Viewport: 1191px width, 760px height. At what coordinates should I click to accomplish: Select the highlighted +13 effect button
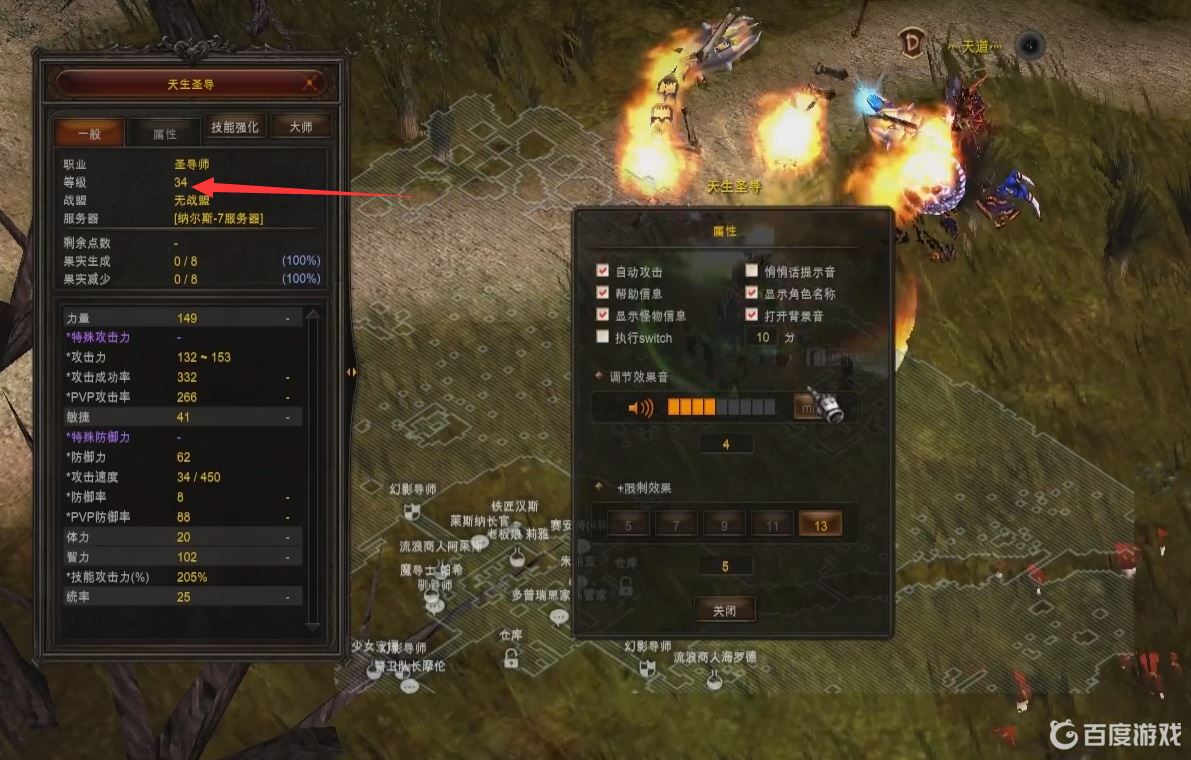coord(820,525)
